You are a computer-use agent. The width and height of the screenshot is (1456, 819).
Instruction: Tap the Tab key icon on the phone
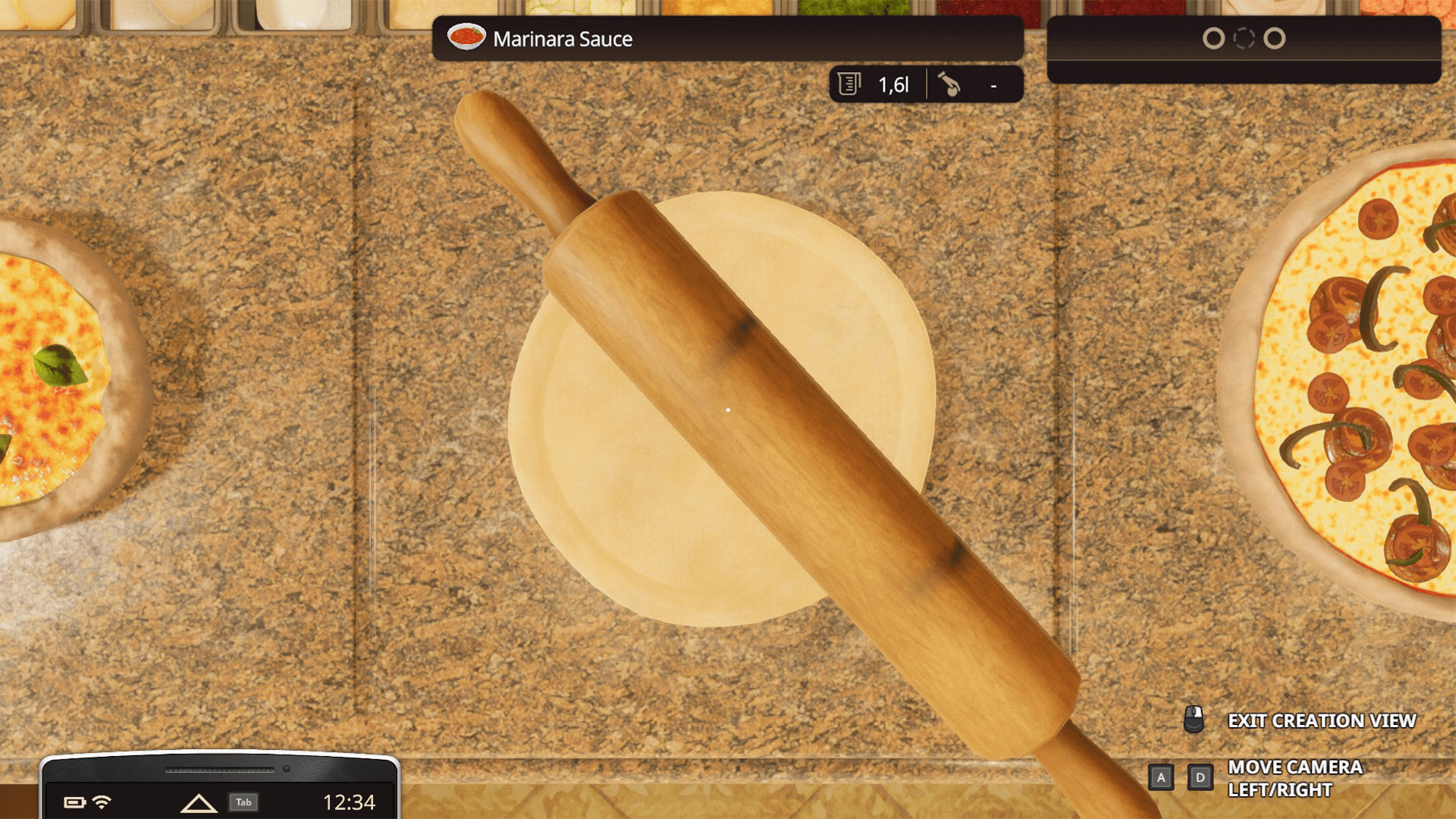244,802
